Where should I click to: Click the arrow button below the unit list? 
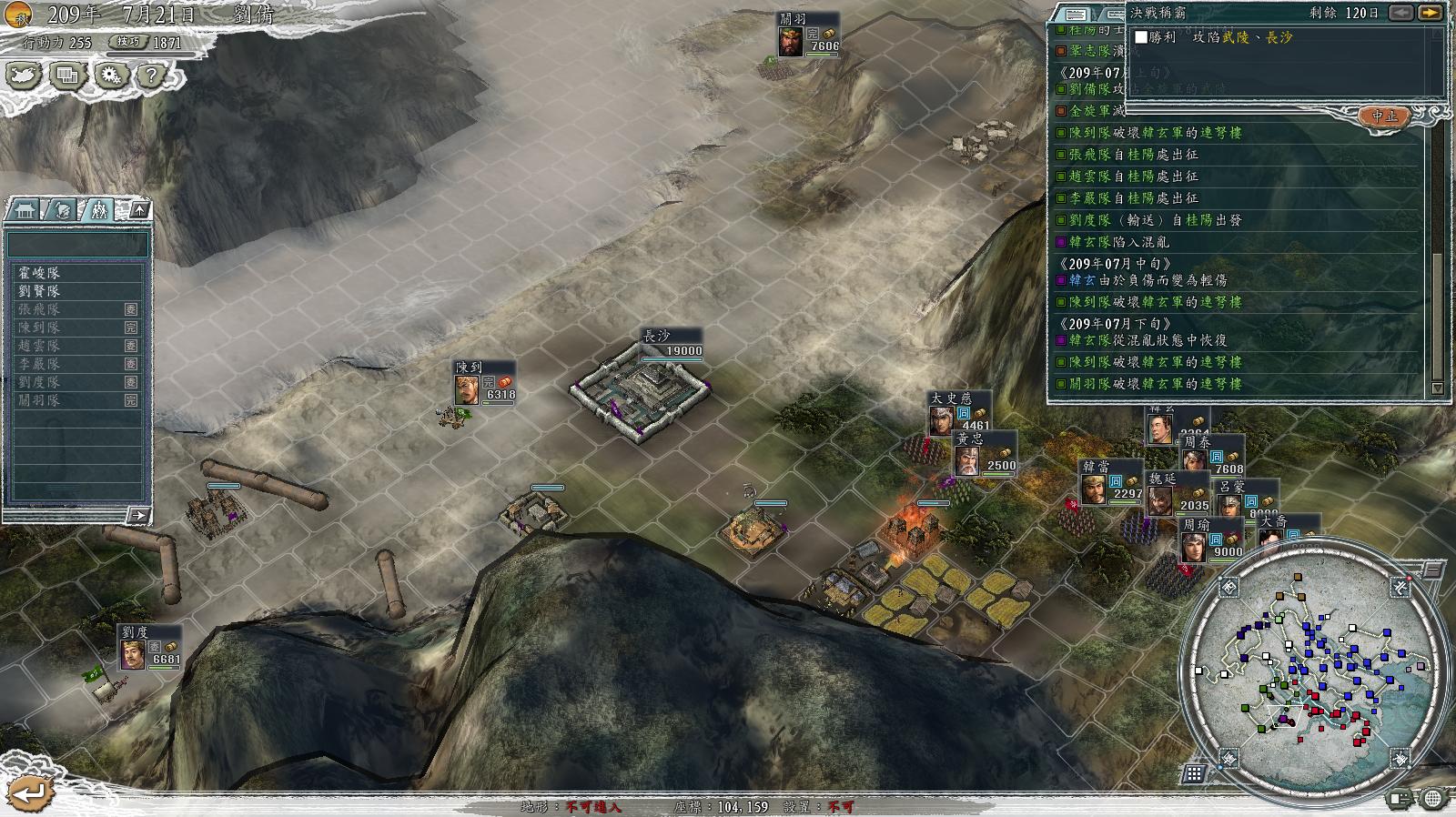coord(137,516)
